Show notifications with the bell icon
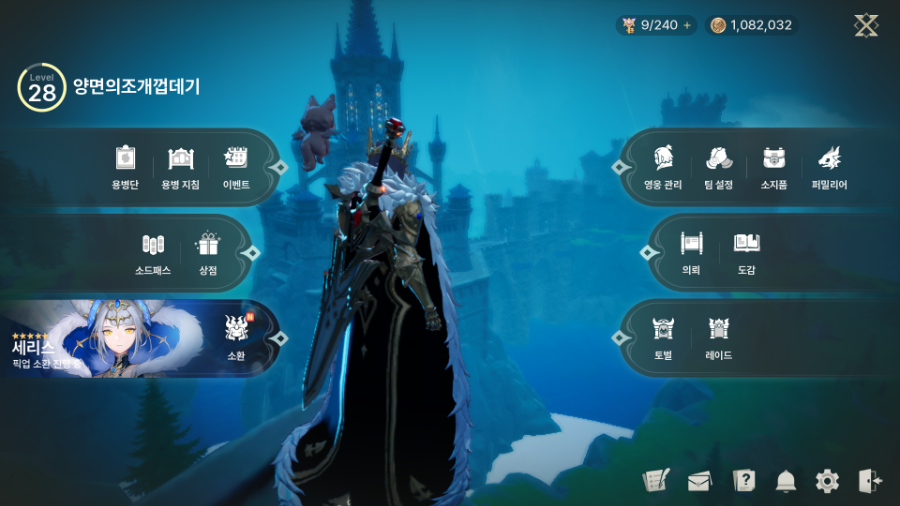The height and width of the screenshot is (506, 900). coord(786,481)
